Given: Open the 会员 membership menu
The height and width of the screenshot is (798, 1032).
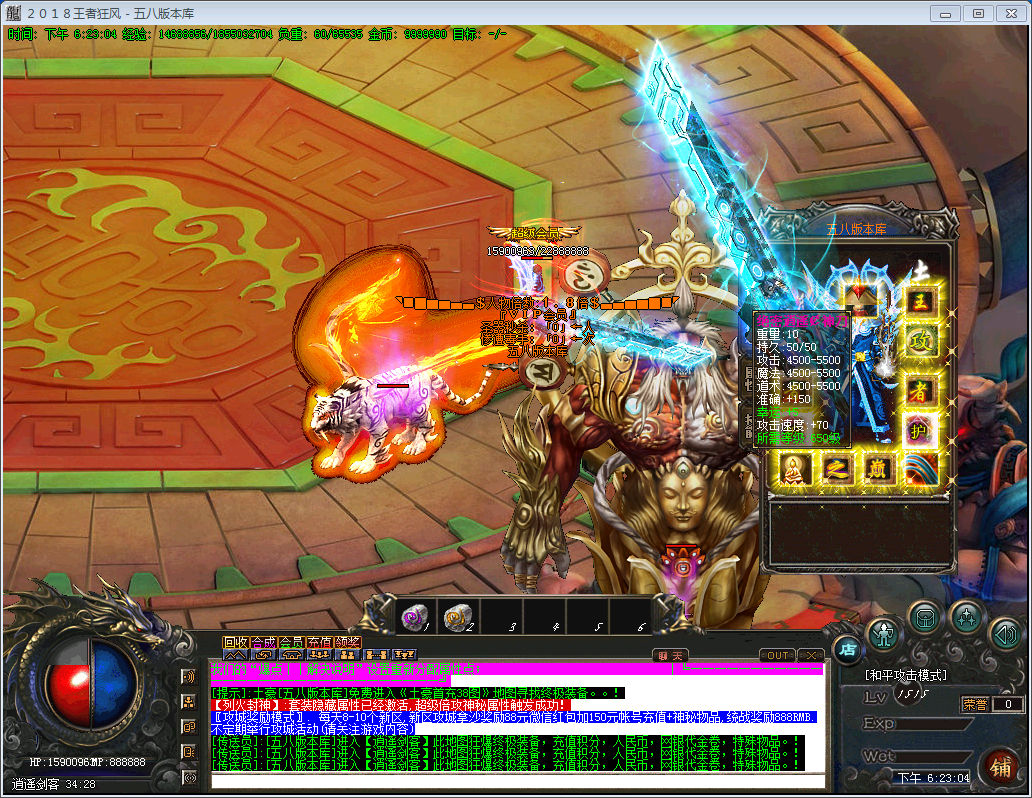Looking at the screenshot, I should pyautogui.click(x=291, y=642).
